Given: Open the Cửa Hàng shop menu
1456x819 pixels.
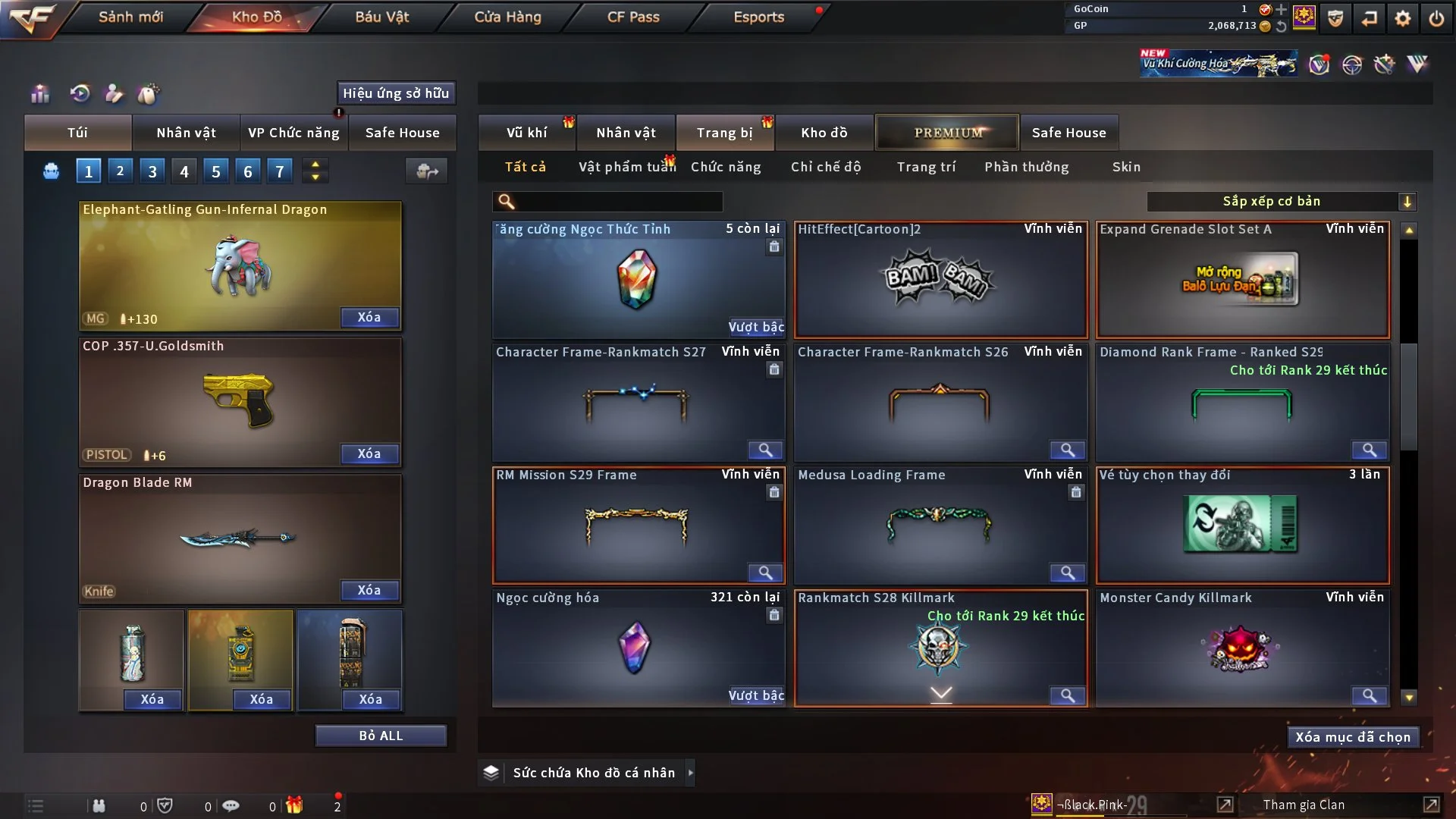Looking at the screenshot, I should point(507,17).
